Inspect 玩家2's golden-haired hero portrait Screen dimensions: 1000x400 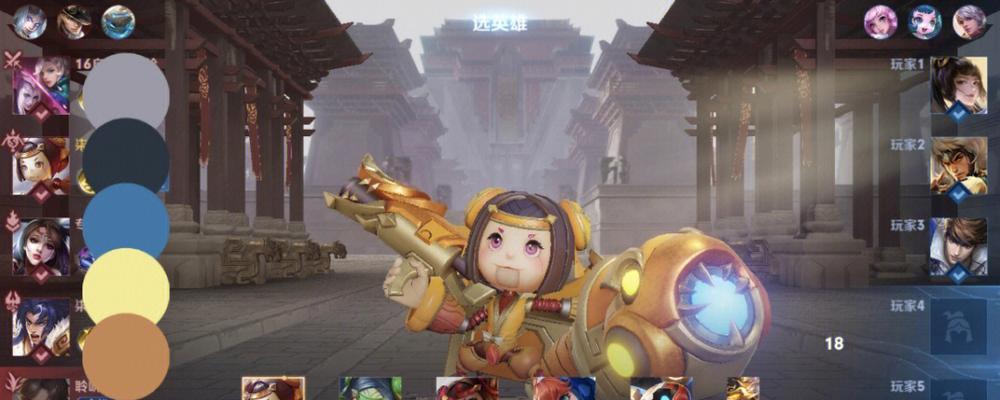pyautogui.click(x=959, y=165)
